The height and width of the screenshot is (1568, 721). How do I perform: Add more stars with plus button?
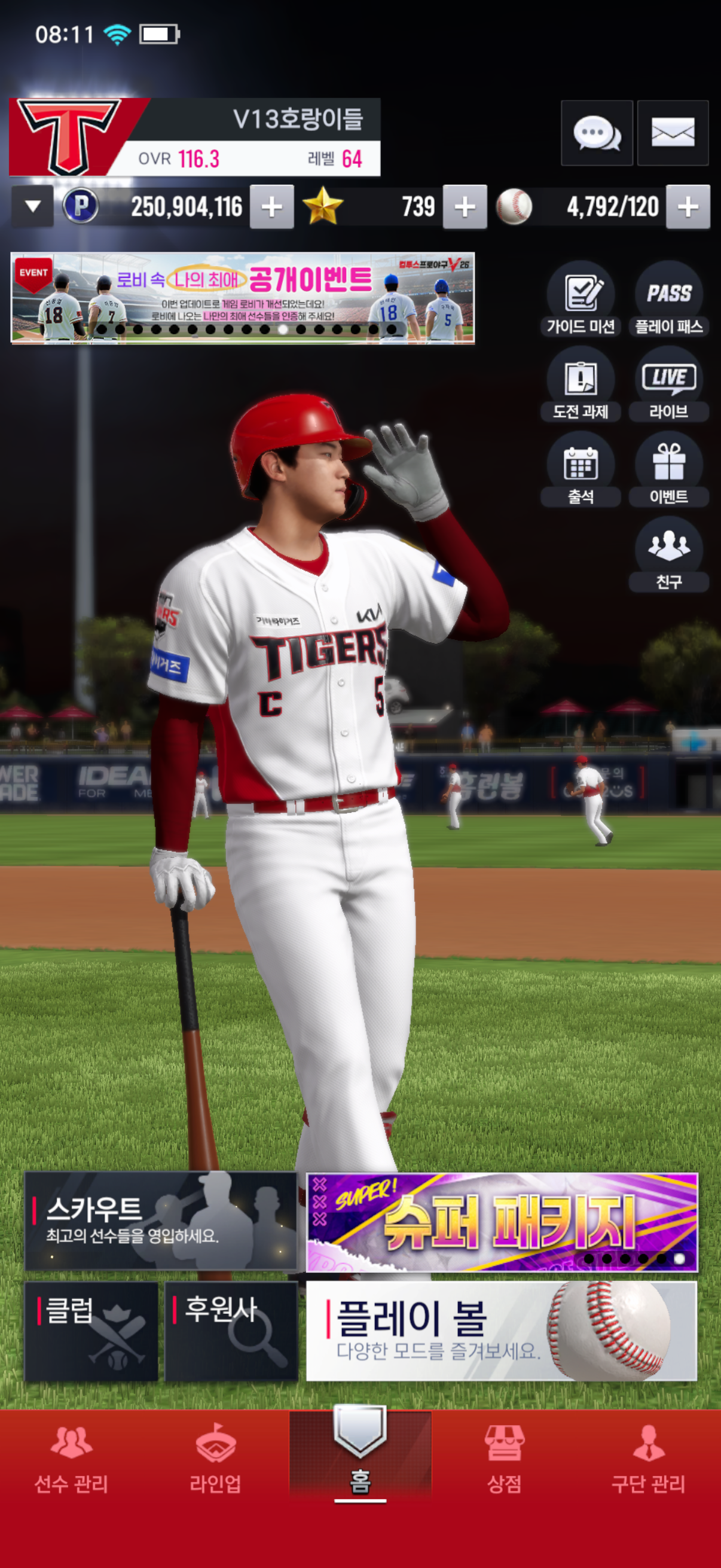coord(465,207)
